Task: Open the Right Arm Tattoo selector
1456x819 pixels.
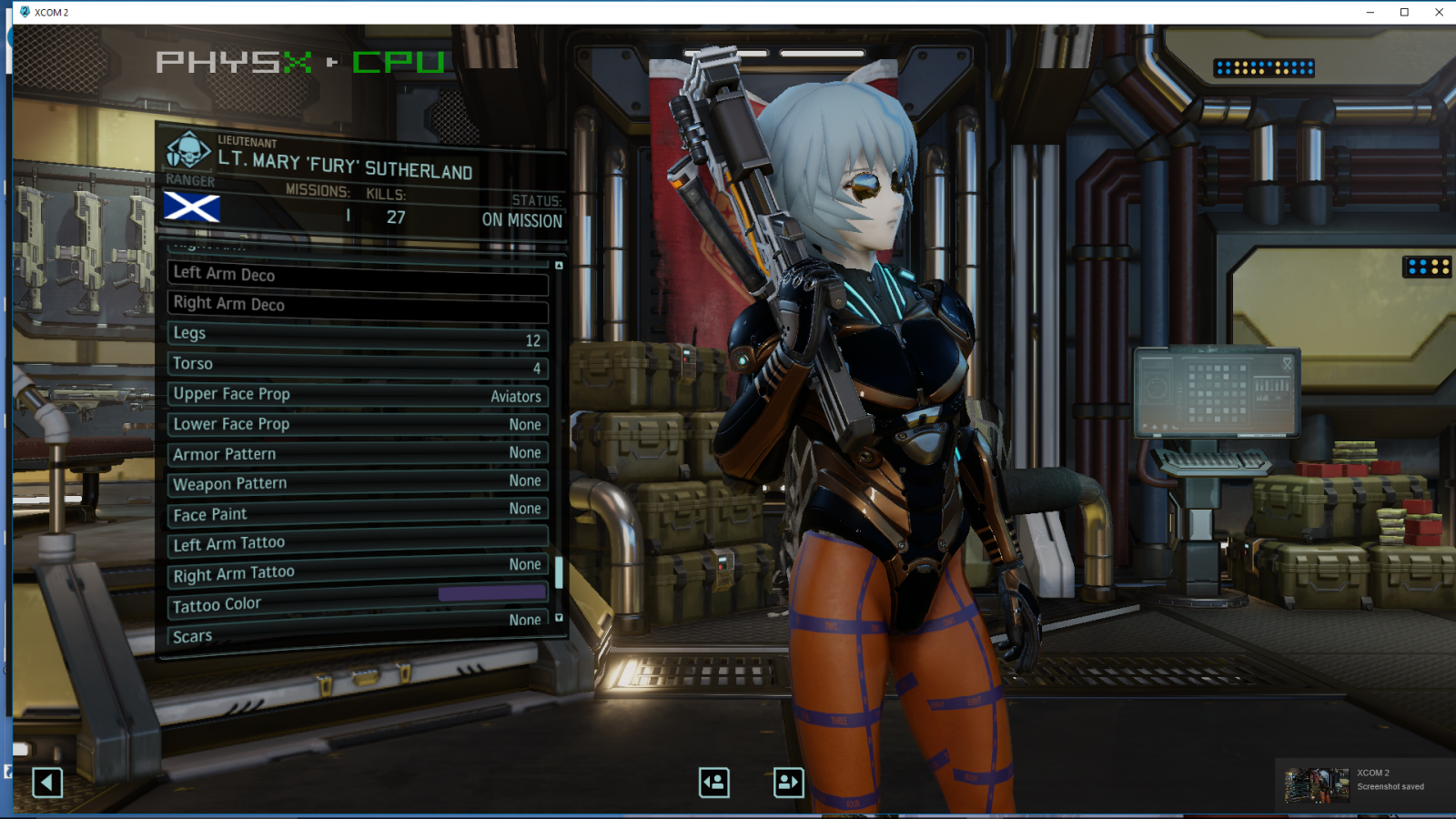Action: pos(355,574)
